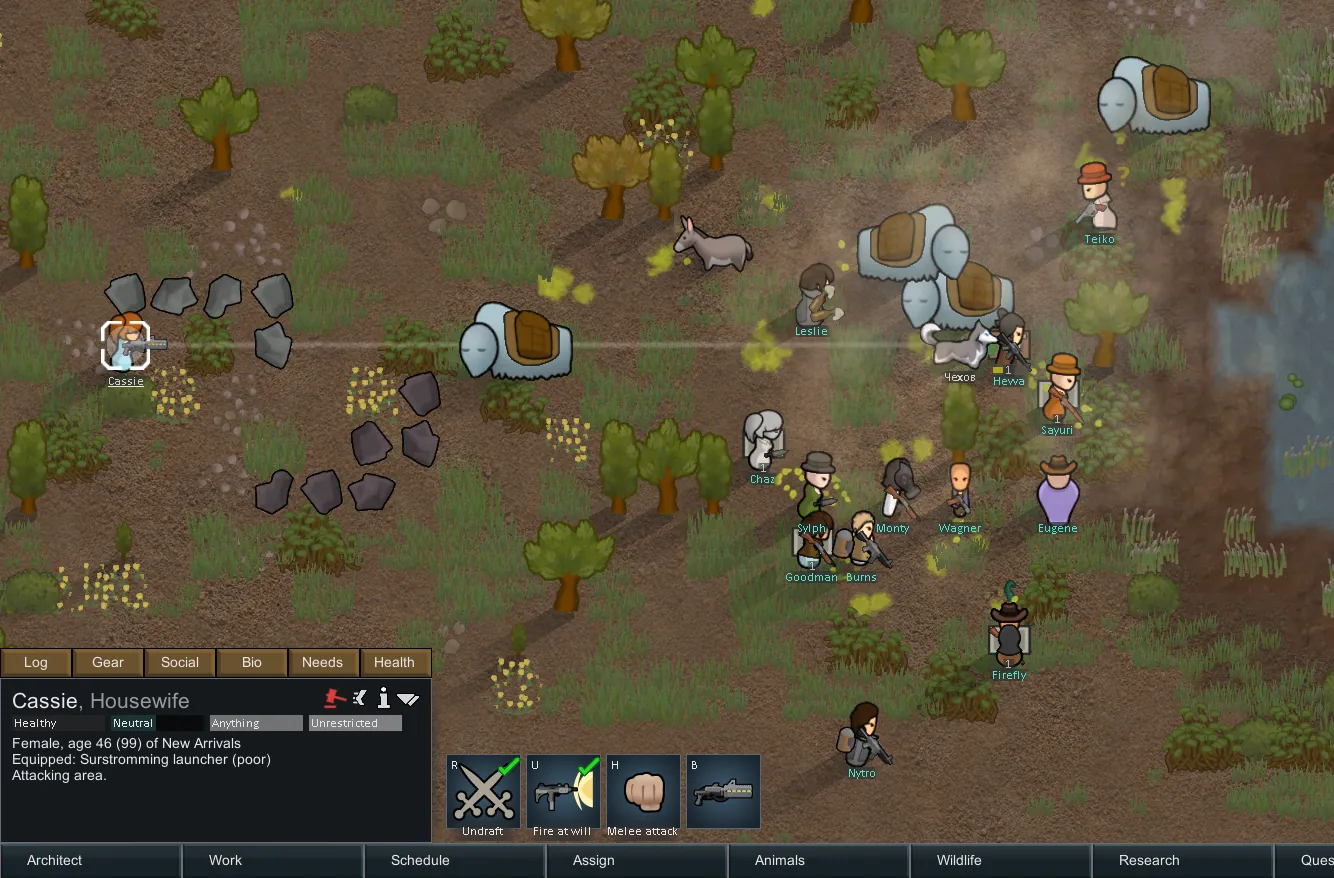Select the launcher weapon attack command
Screen dimensions: 1334x878
pos(723,791)
